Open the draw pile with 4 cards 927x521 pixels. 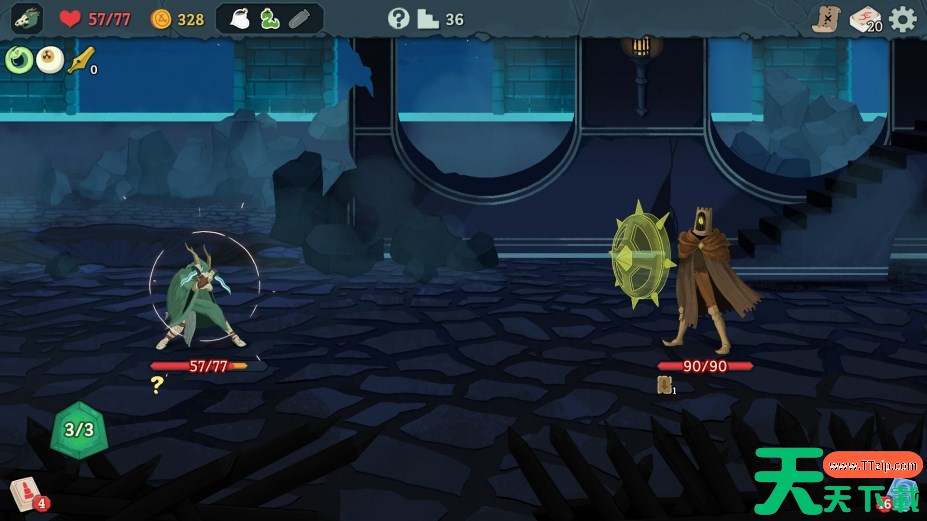tap(26, 493)
